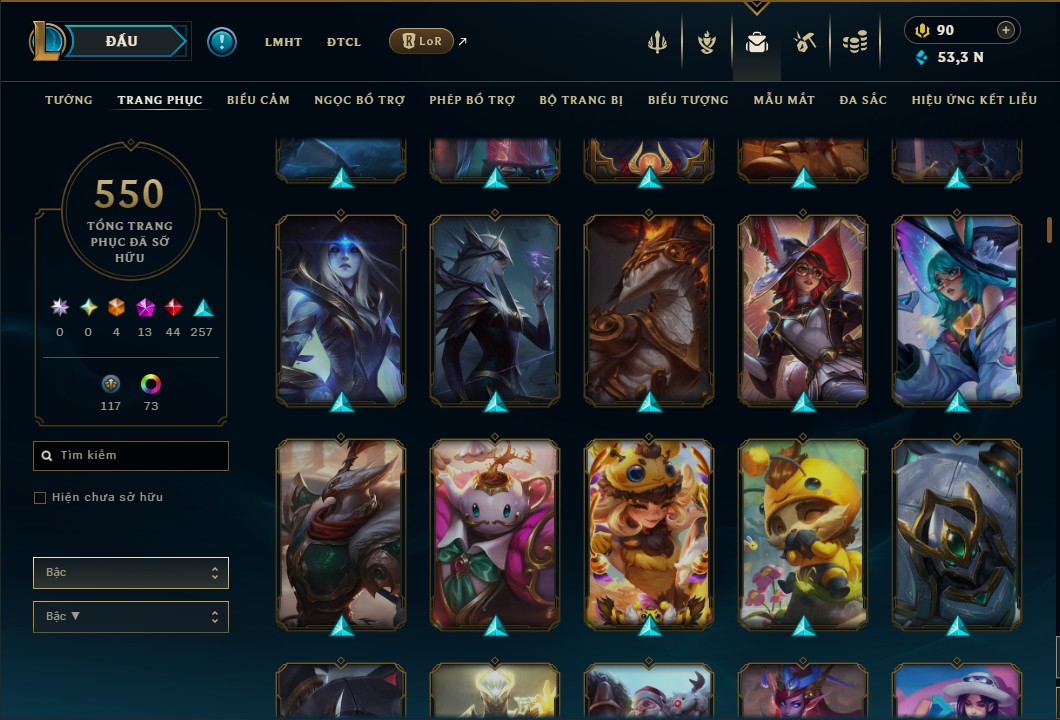This screenshot has width=1060, height=720.
Task: Switch to the BIỂU TƯỢNG tab
Action: [x=688, y=100]
